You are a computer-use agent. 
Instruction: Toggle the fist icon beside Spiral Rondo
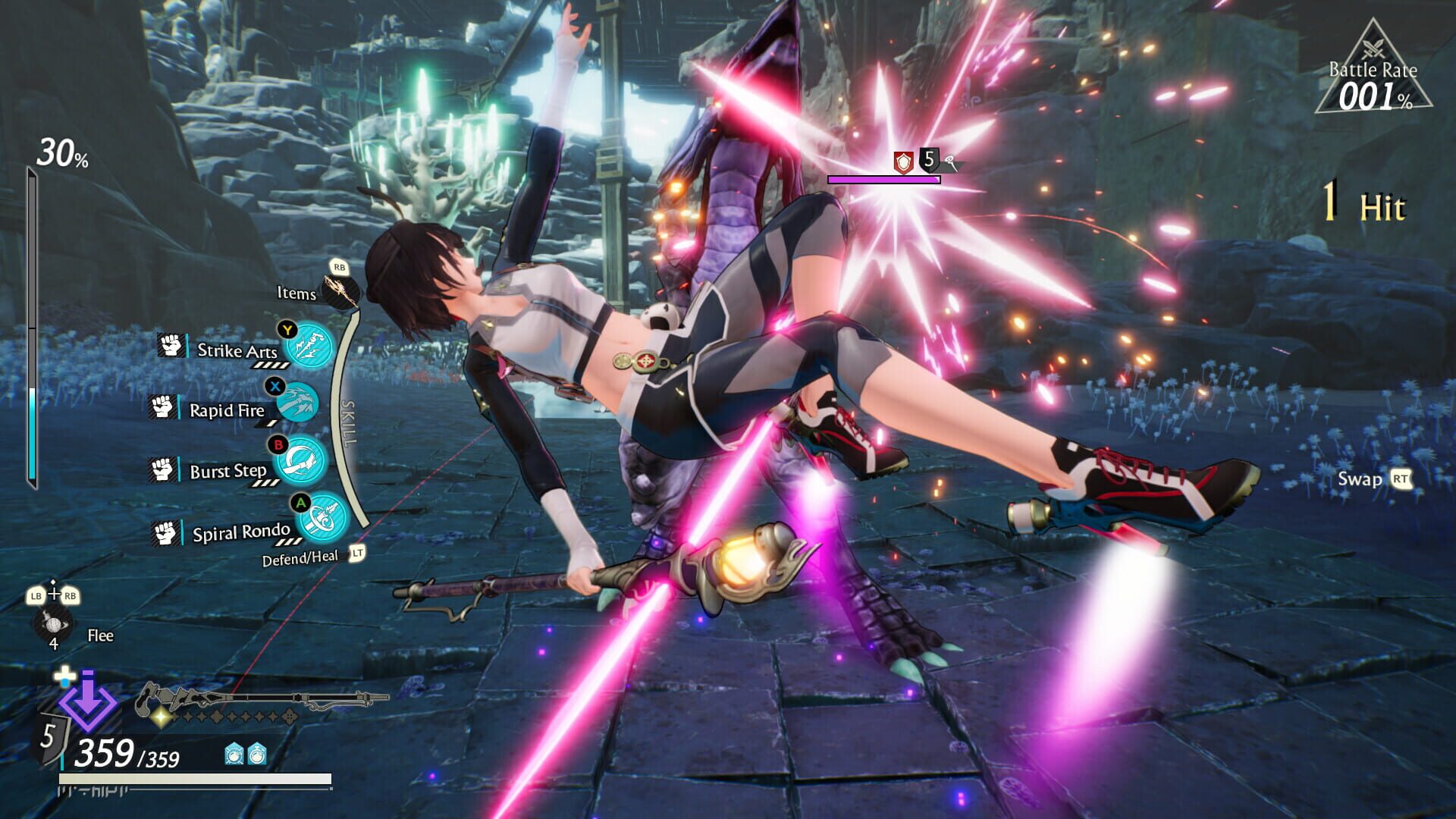pyautogui.click(x=164, y=532)
